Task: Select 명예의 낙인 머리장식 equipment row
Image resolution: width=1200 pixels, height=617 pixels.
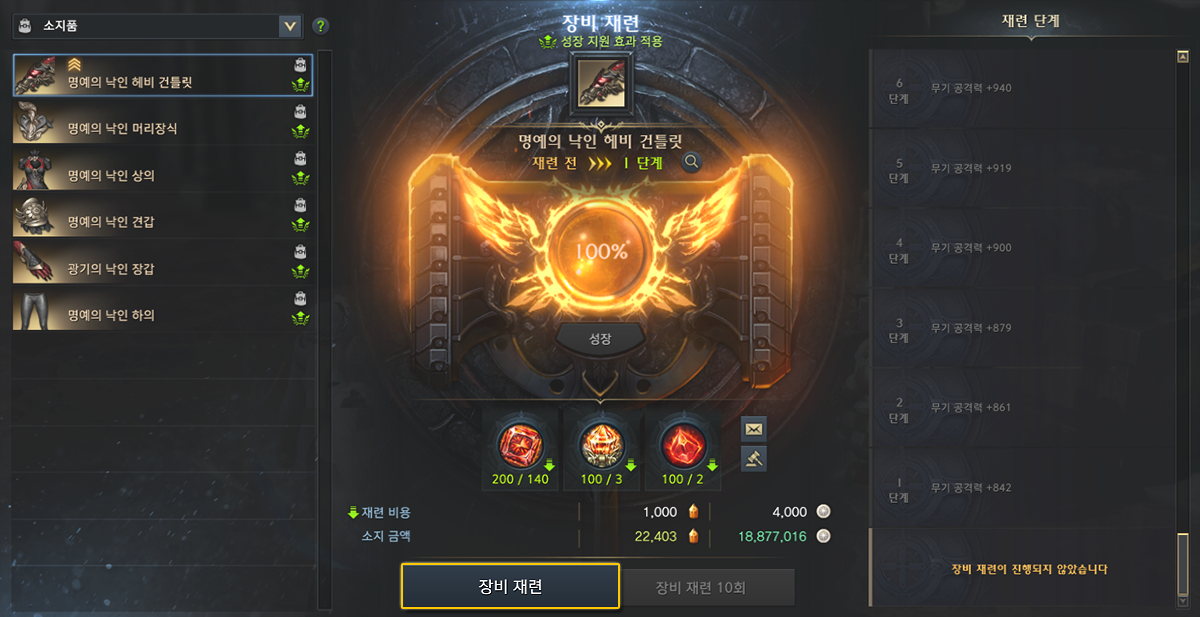Action: pos(162,122)
